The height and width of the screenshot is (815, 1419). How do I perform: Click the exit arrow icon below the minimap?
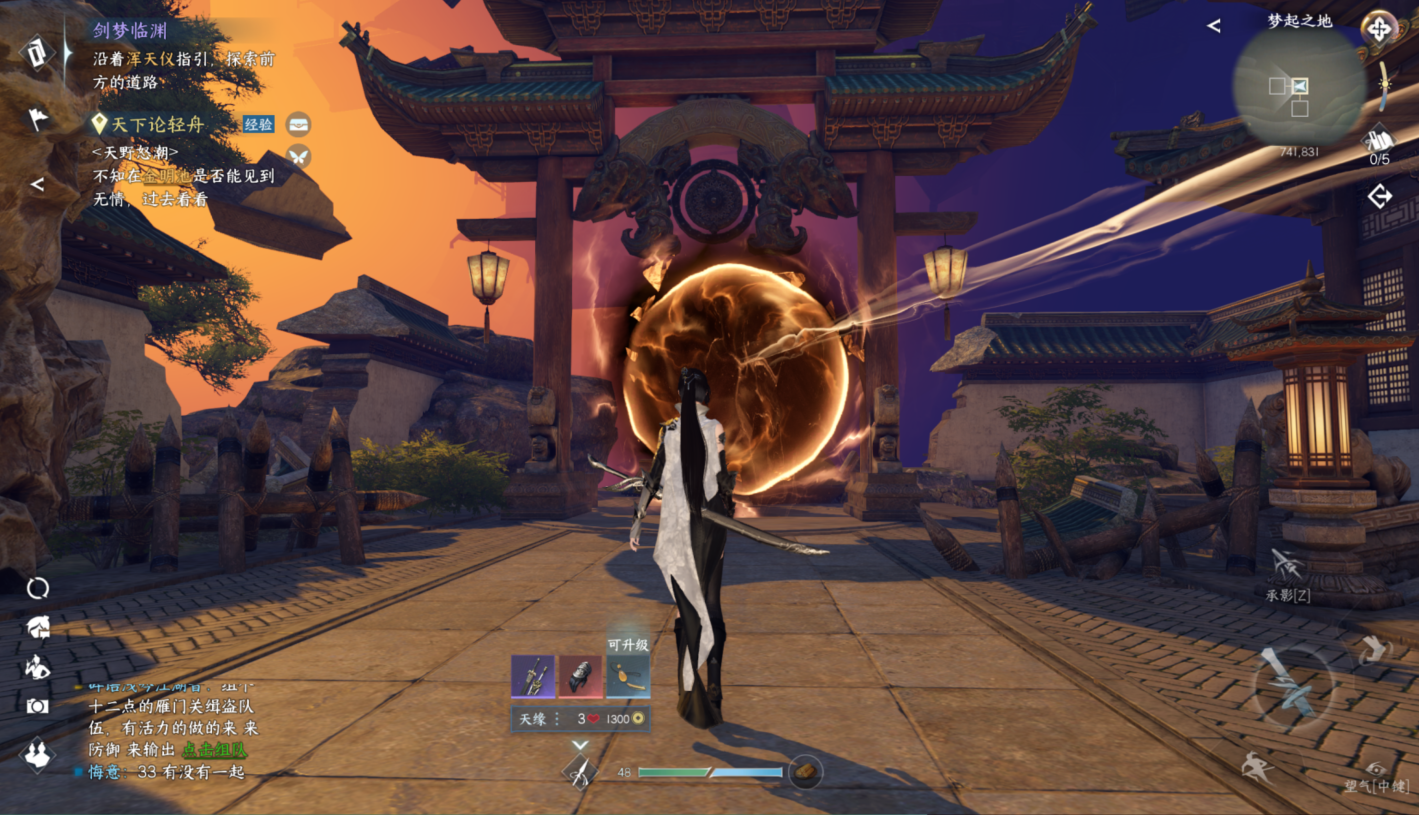coord(1380,197)
